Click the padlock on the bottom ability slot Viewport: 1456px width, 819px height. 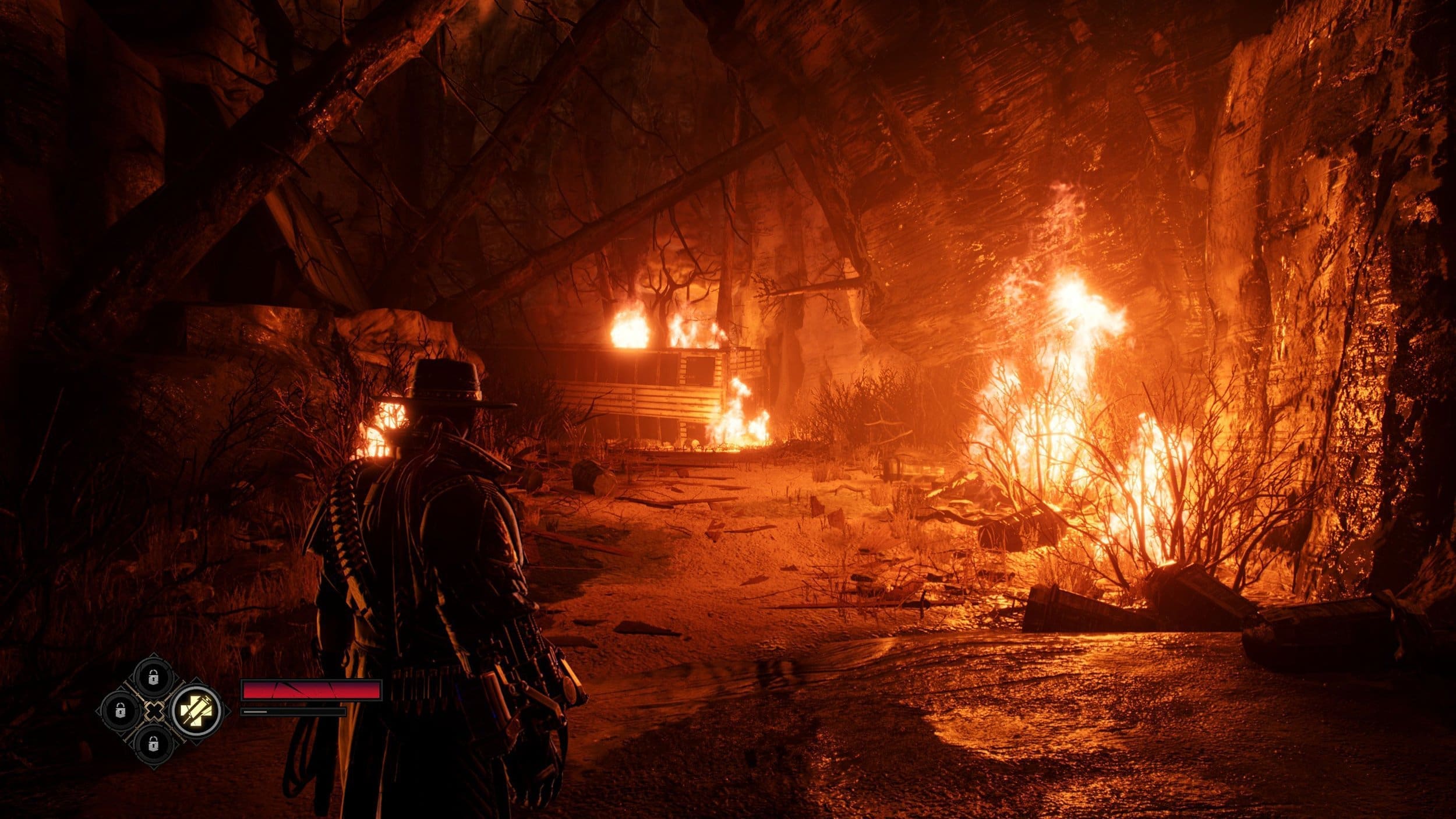click(x=153, y=744)
